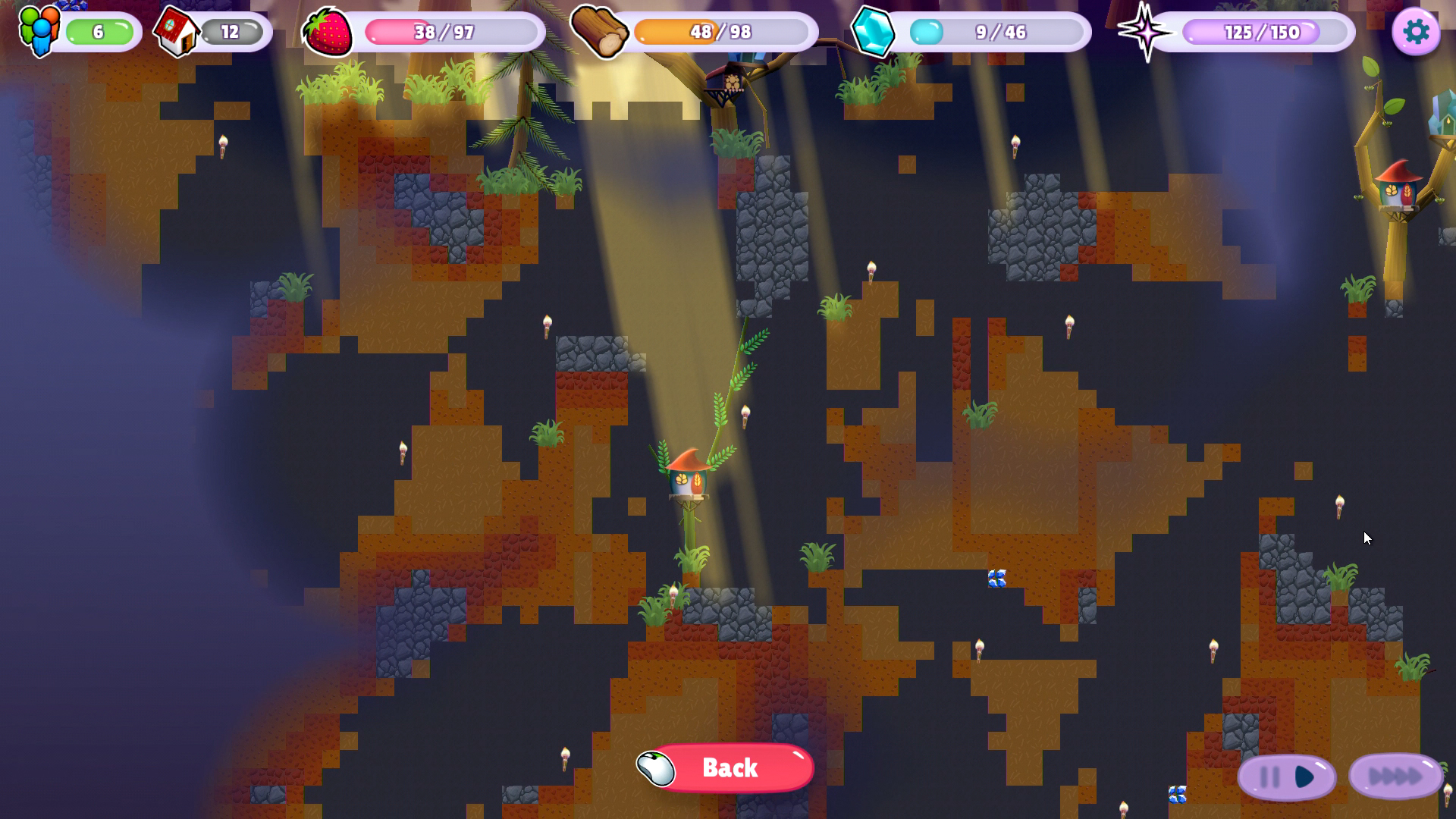Click the population counter icon
The image size is (1456, 819).
pyautogui.click(x=39, y=32)
